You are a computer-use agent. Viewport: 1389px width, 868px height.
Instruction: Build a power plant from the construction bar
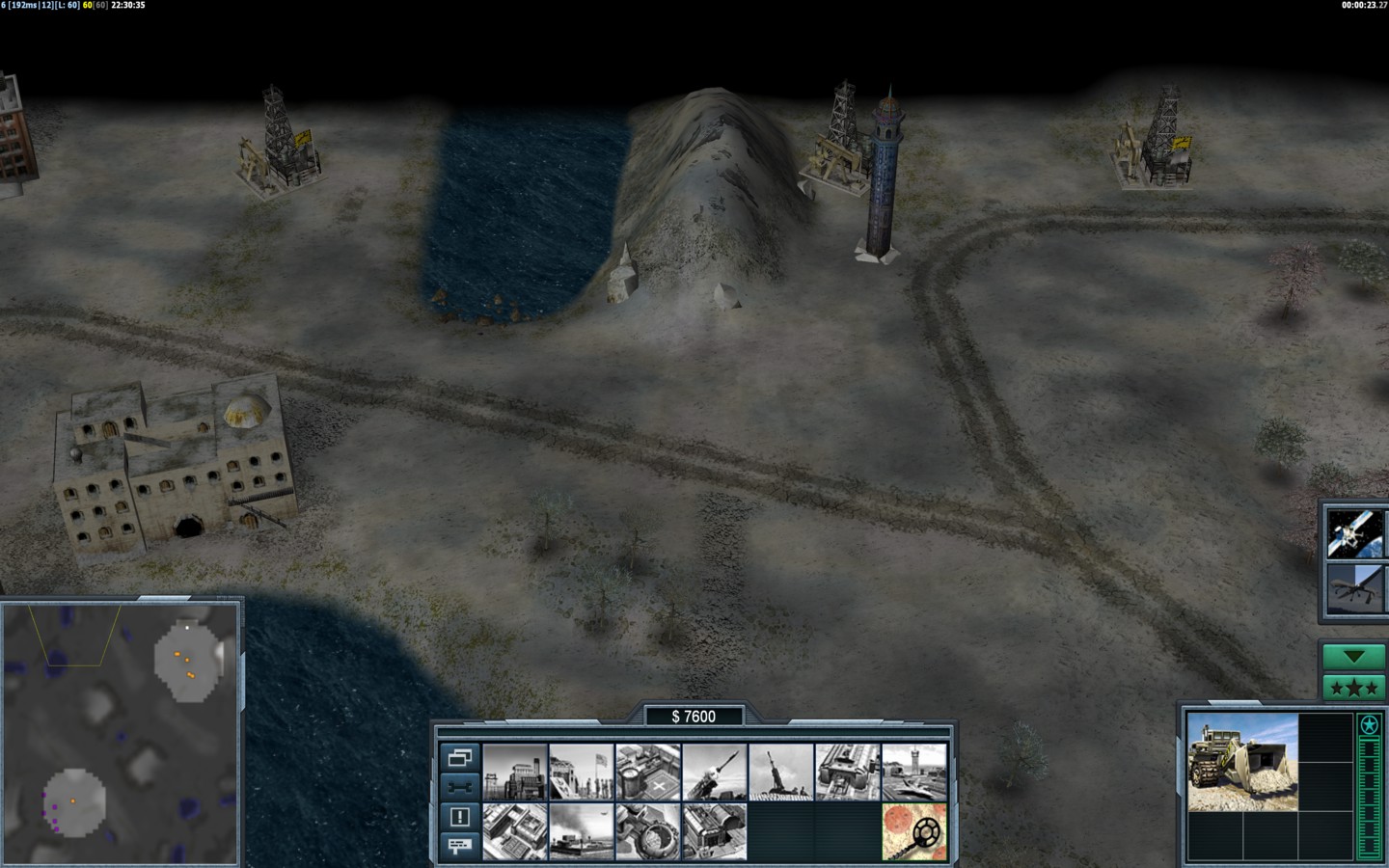point(515,773)
